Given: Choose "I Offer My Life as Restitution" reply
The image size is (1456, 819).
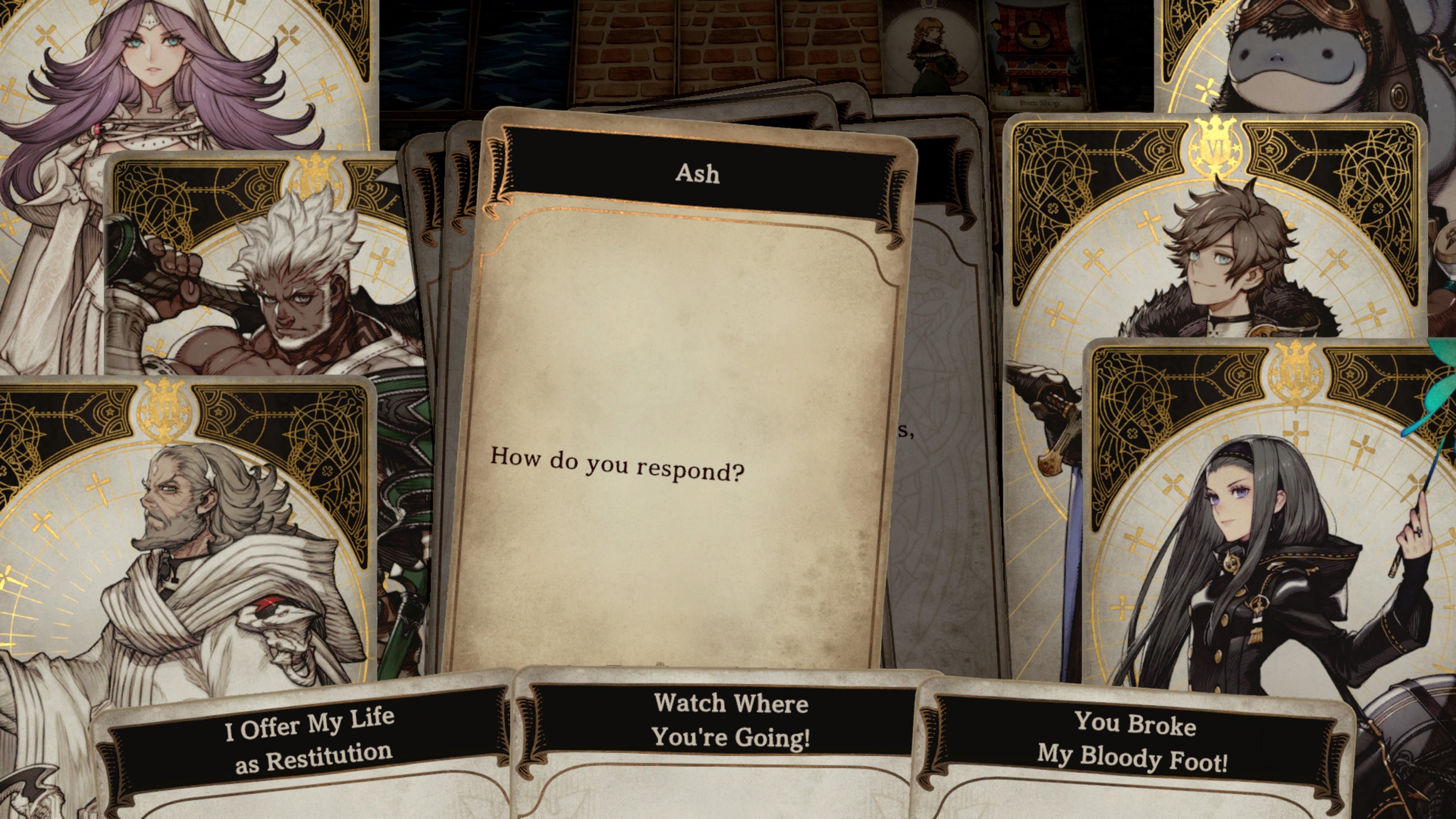Looking at the screenshot, I should (309, 741).
